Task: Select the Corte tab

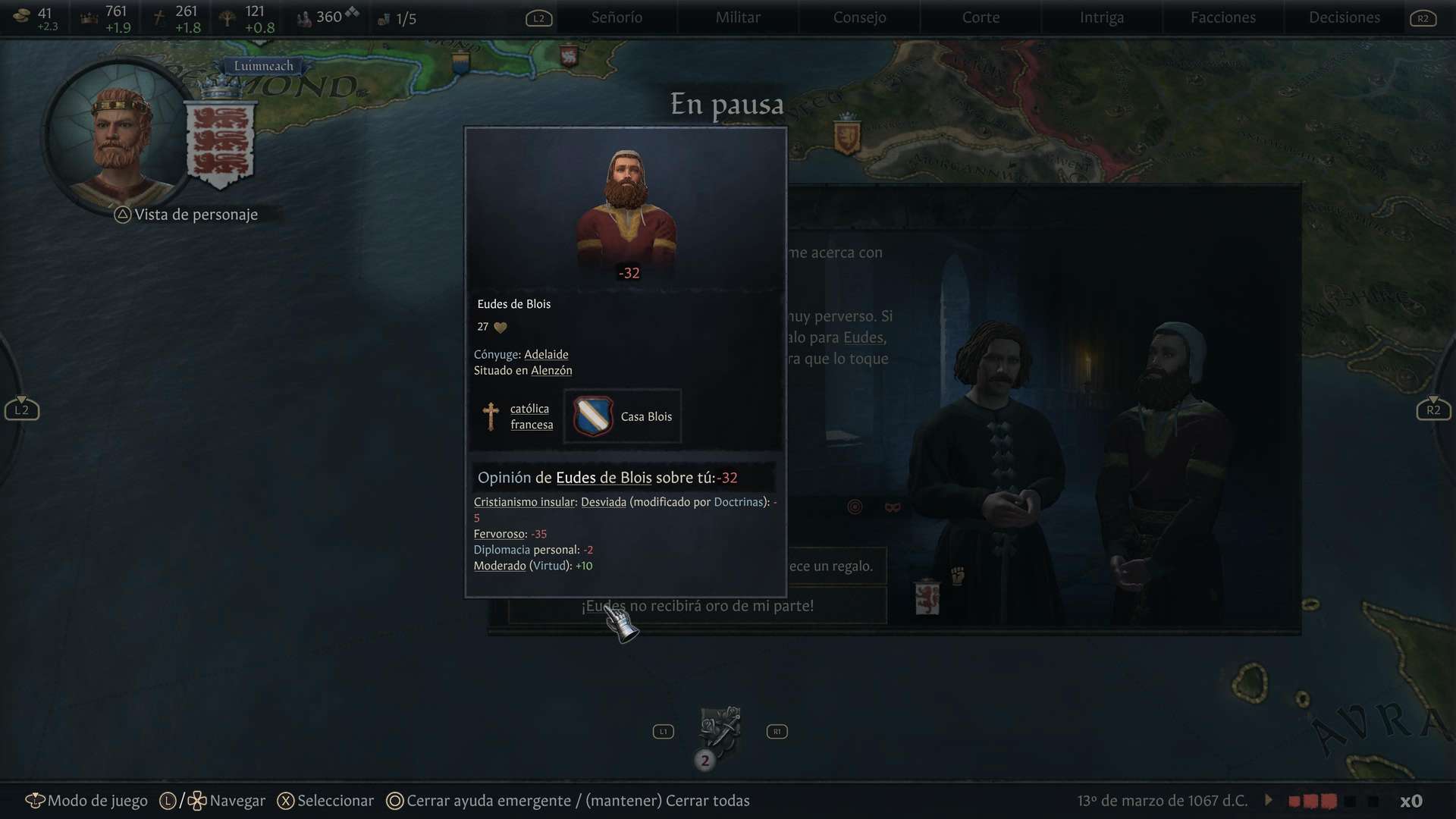Action: pos(981,17)
